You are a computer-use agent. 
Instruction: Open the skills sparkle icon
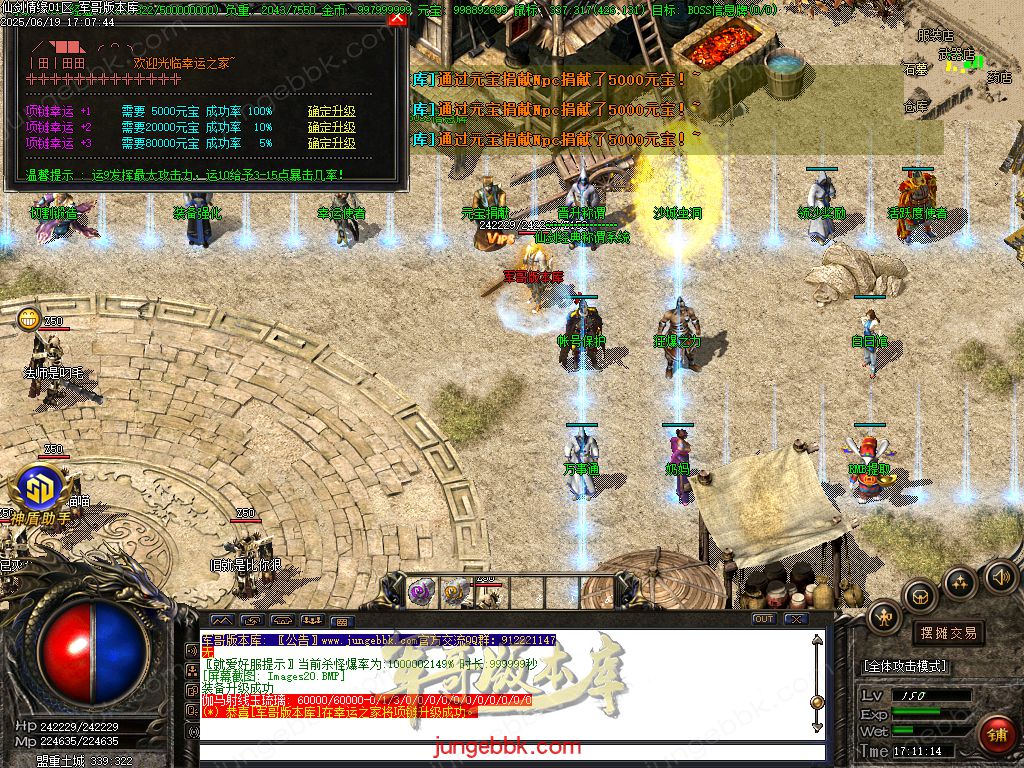click(x=960, y=582)
